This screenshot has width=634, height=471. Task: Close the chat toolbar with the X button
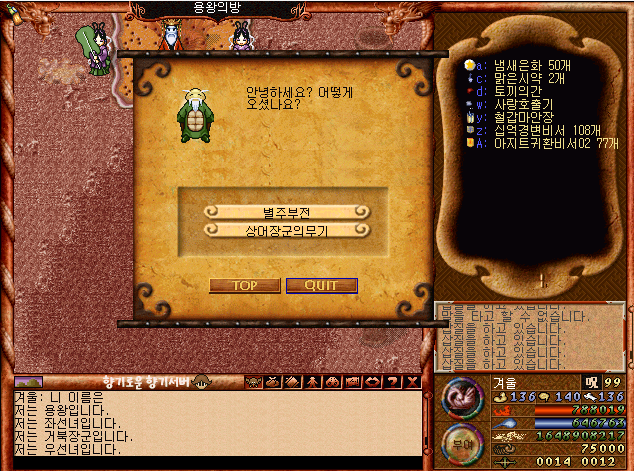click(x=413, y=381)
